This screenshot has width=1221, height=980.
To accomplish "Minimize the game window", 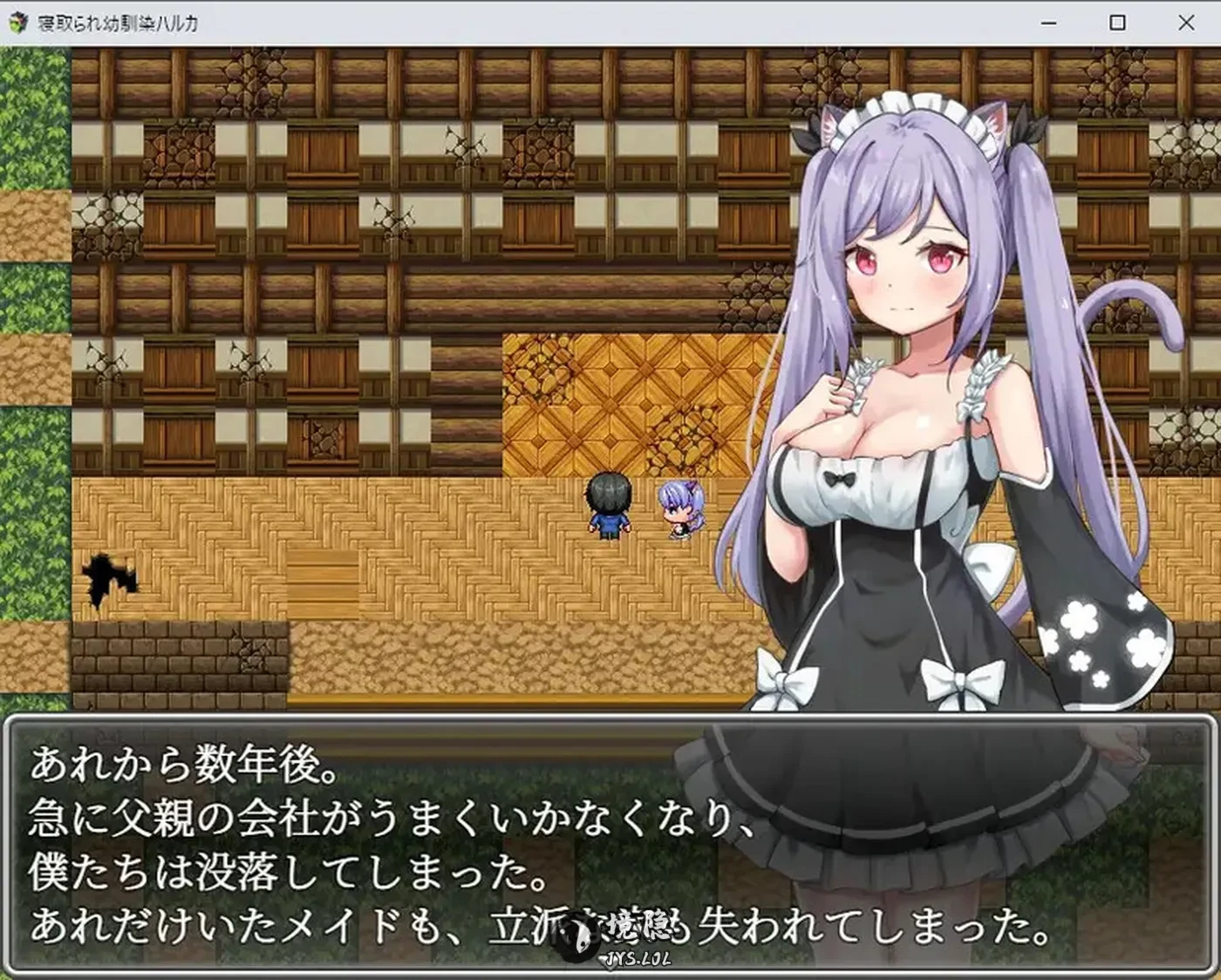I will click(1049, 24).
